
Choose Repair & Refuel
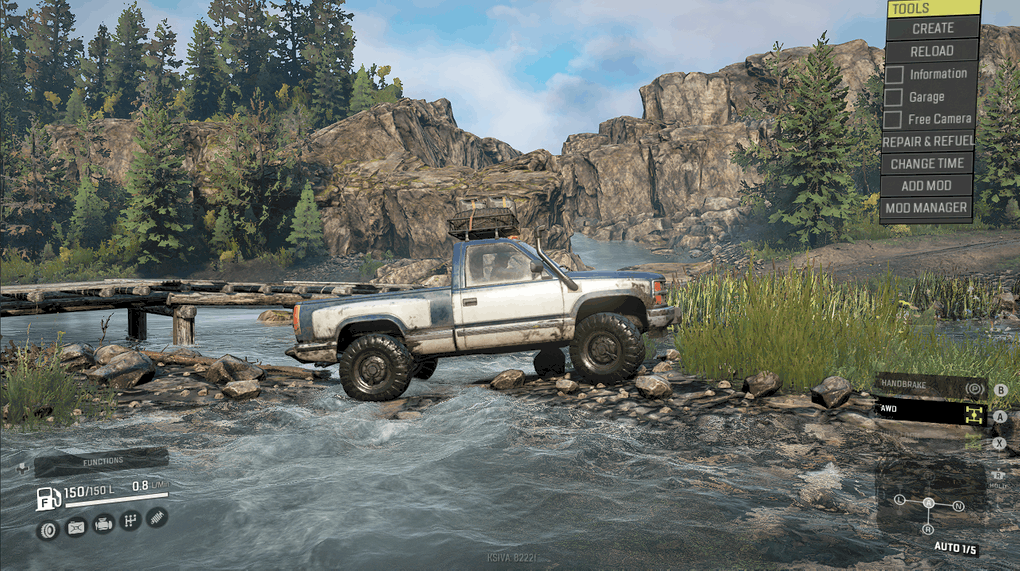(x=927, y=142)
